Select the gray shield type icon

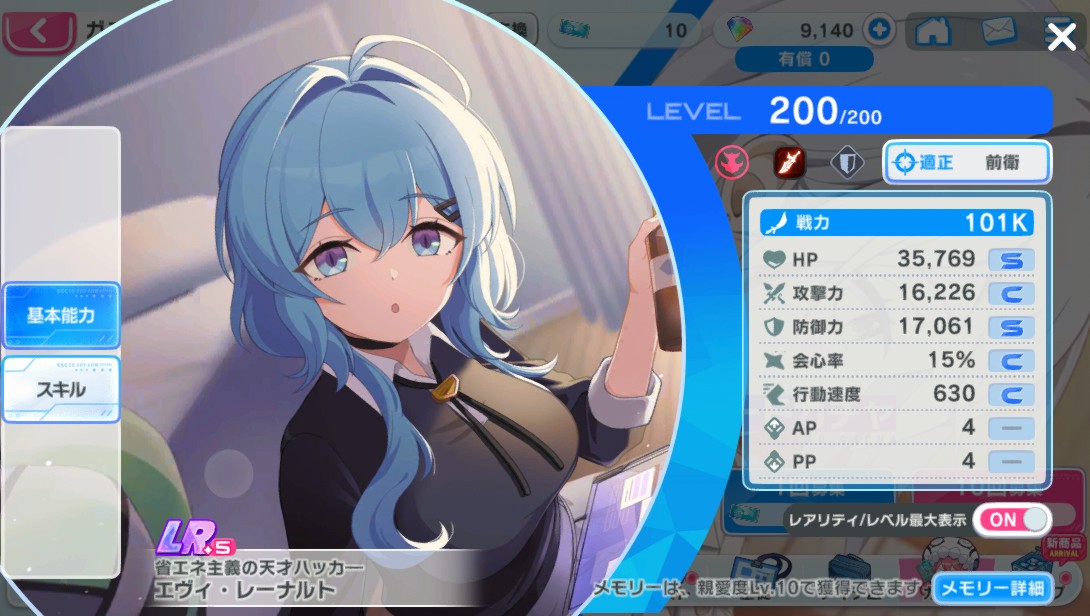846,162
